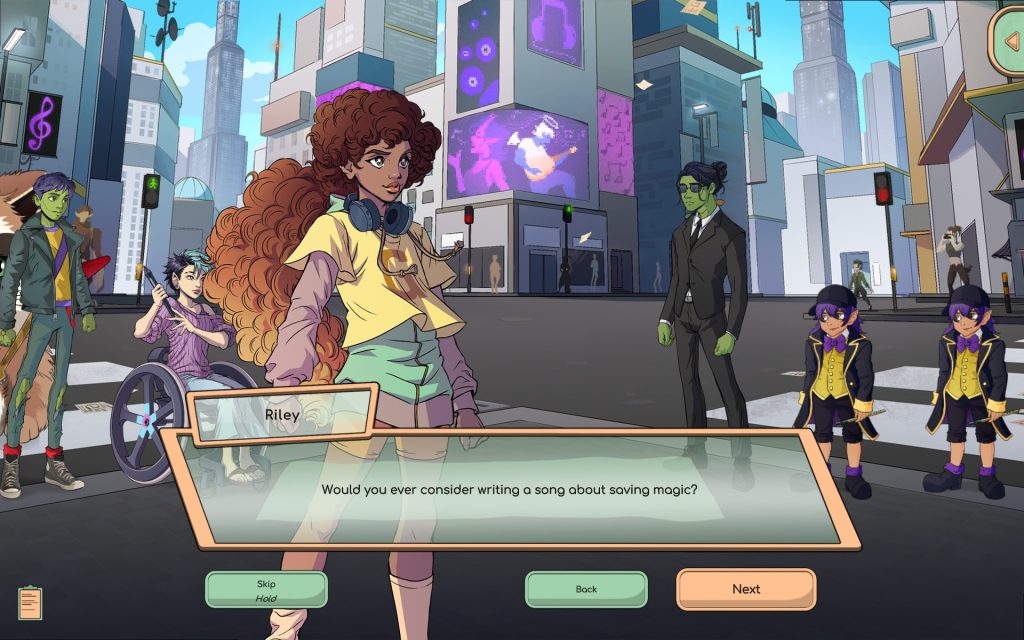The image size is (1024, 640).
Task: Click the Skip Hold button
Action: pyautogui.click(x=266, y=590)
